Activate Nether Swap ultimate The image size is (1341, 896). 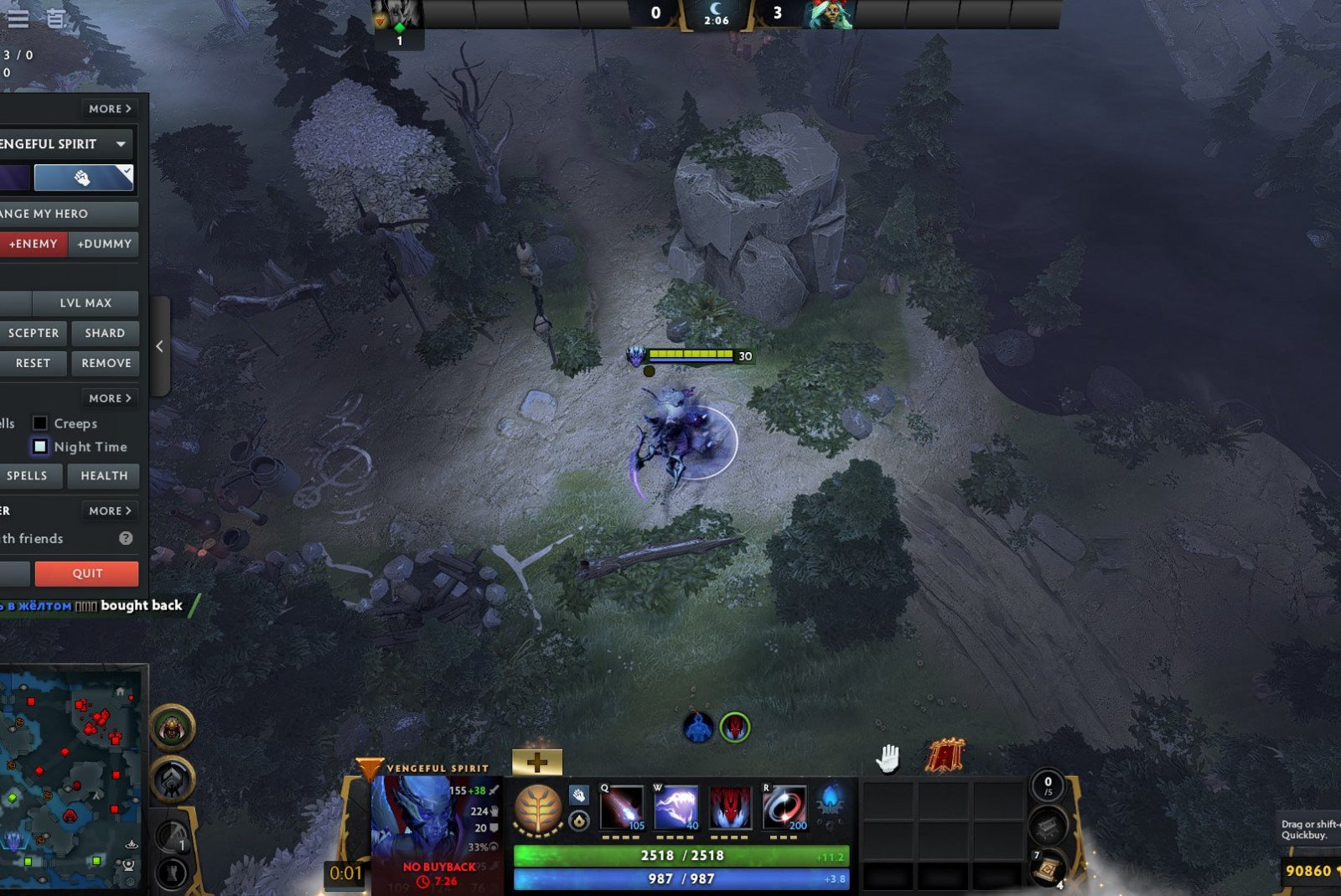tap(784, 807)
